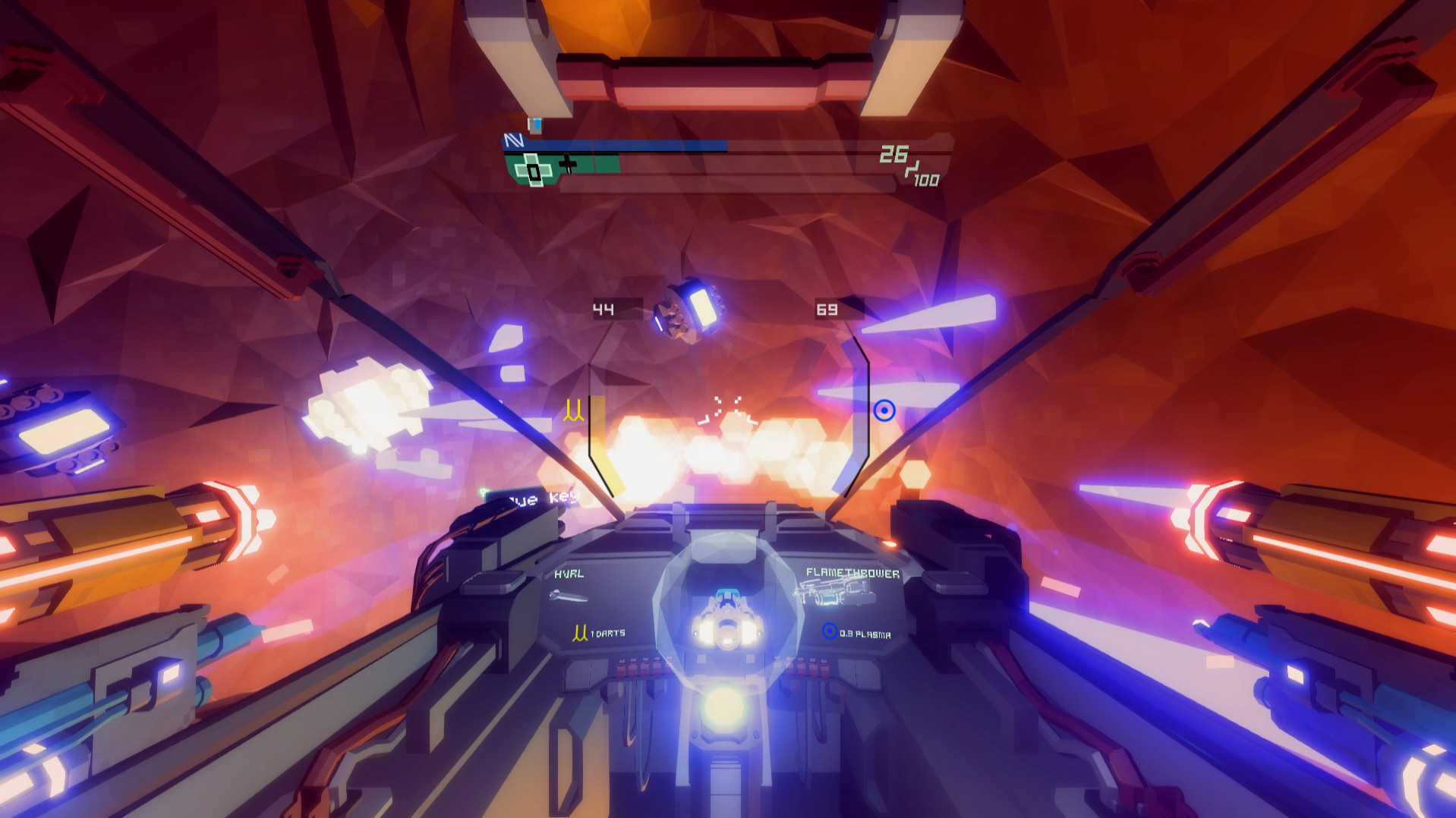Viewport: 1456px width, 818px height.
Task: Click the HVRL weapon label text
Action: coord(568,574)
